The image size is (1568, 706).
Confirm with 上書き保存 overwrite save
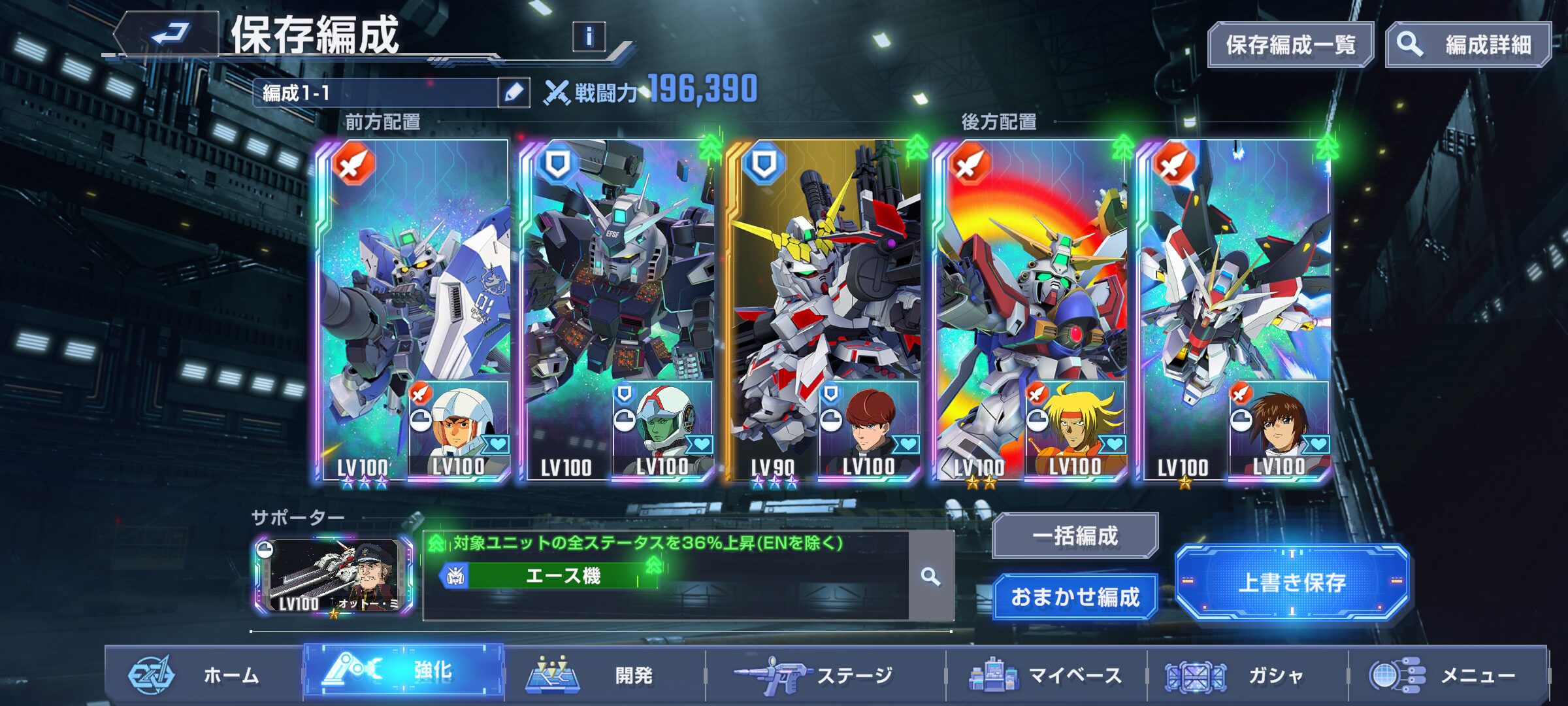1292,582
